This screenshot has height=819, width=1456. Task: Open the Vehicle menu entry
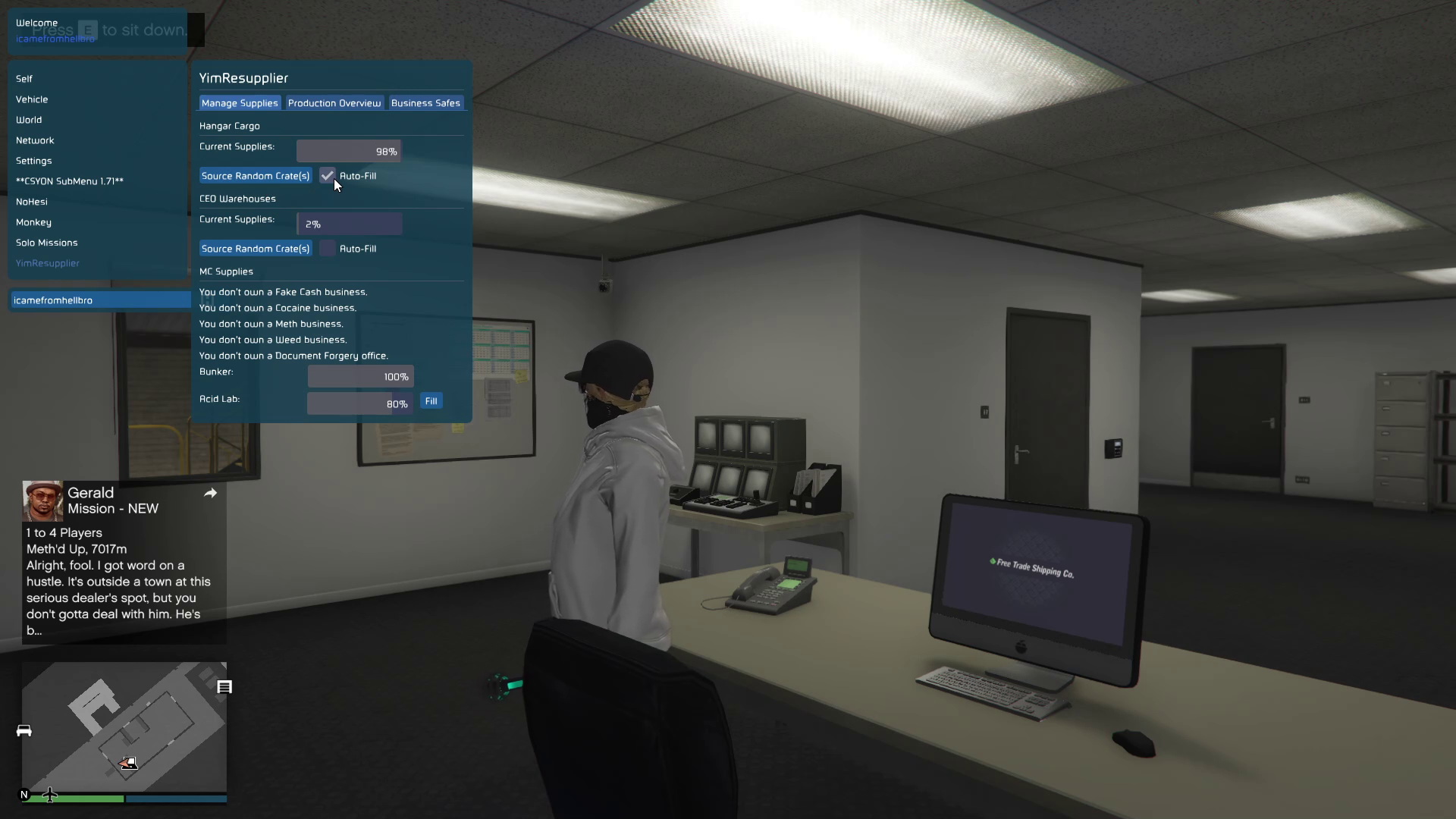[x=32, y=99]
